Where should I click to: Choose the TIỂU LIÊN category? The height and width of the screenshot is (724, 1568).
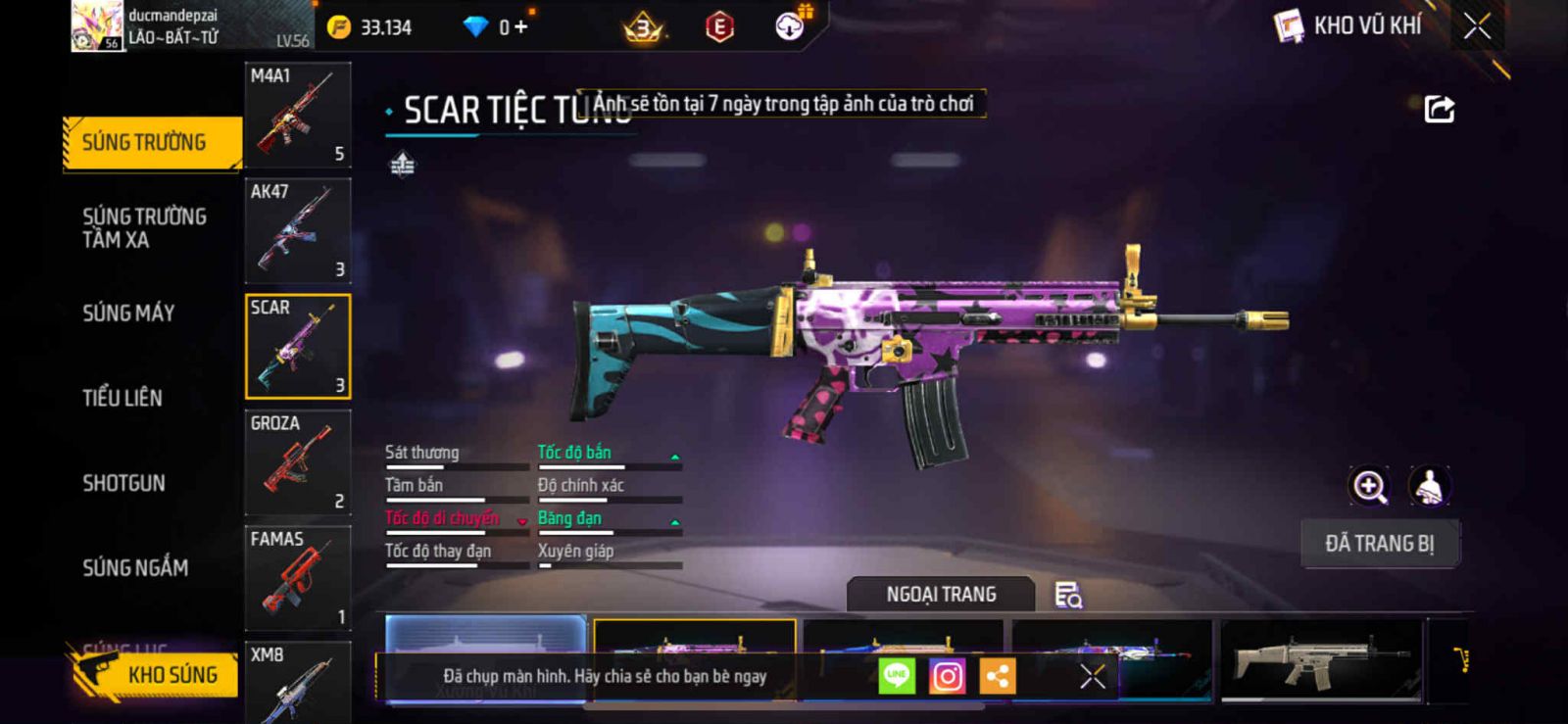click(x=122, y=398)
